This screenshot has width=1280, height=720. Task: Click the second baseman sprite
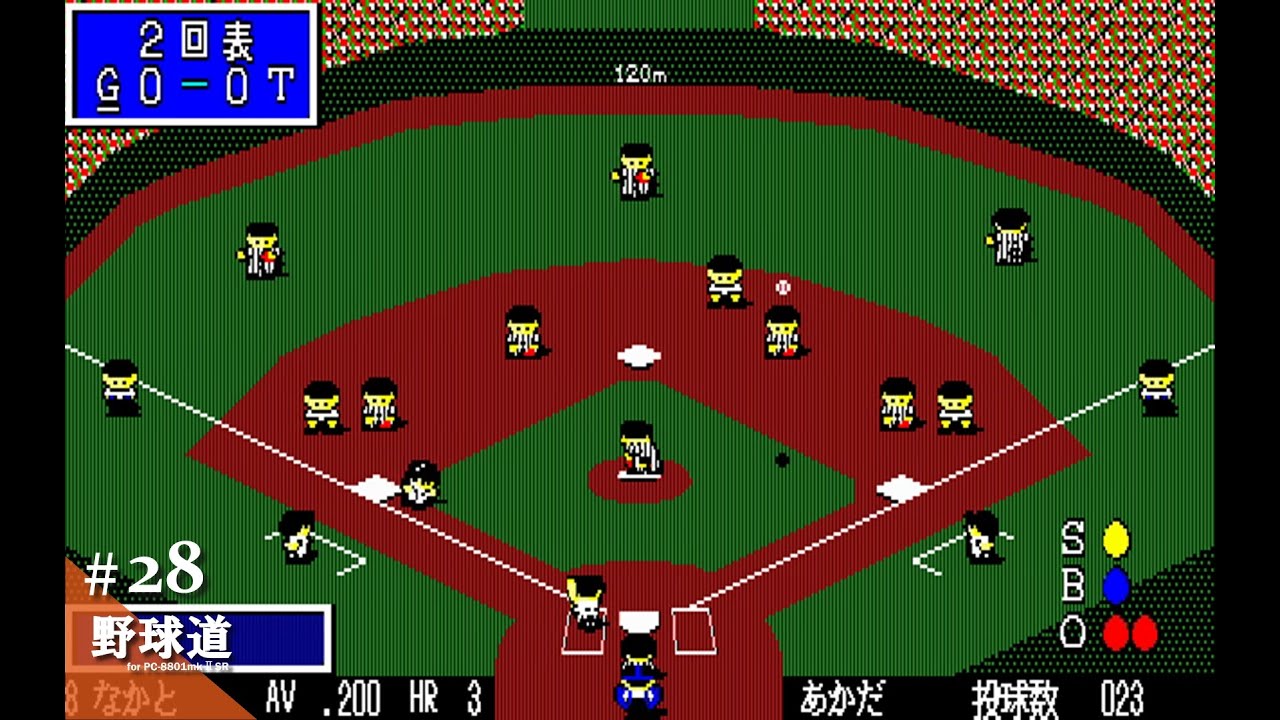pos(783,333)
